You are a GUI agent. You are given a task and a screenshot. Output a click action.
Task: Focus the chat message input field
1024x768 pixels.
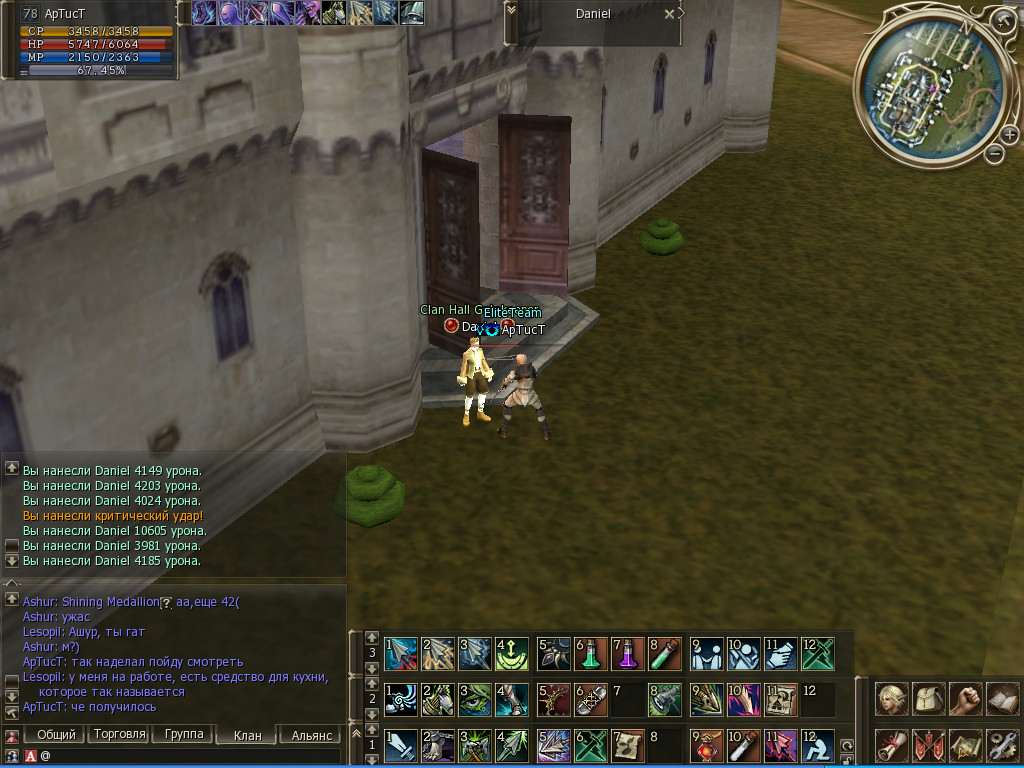click(x=190, y=756)
